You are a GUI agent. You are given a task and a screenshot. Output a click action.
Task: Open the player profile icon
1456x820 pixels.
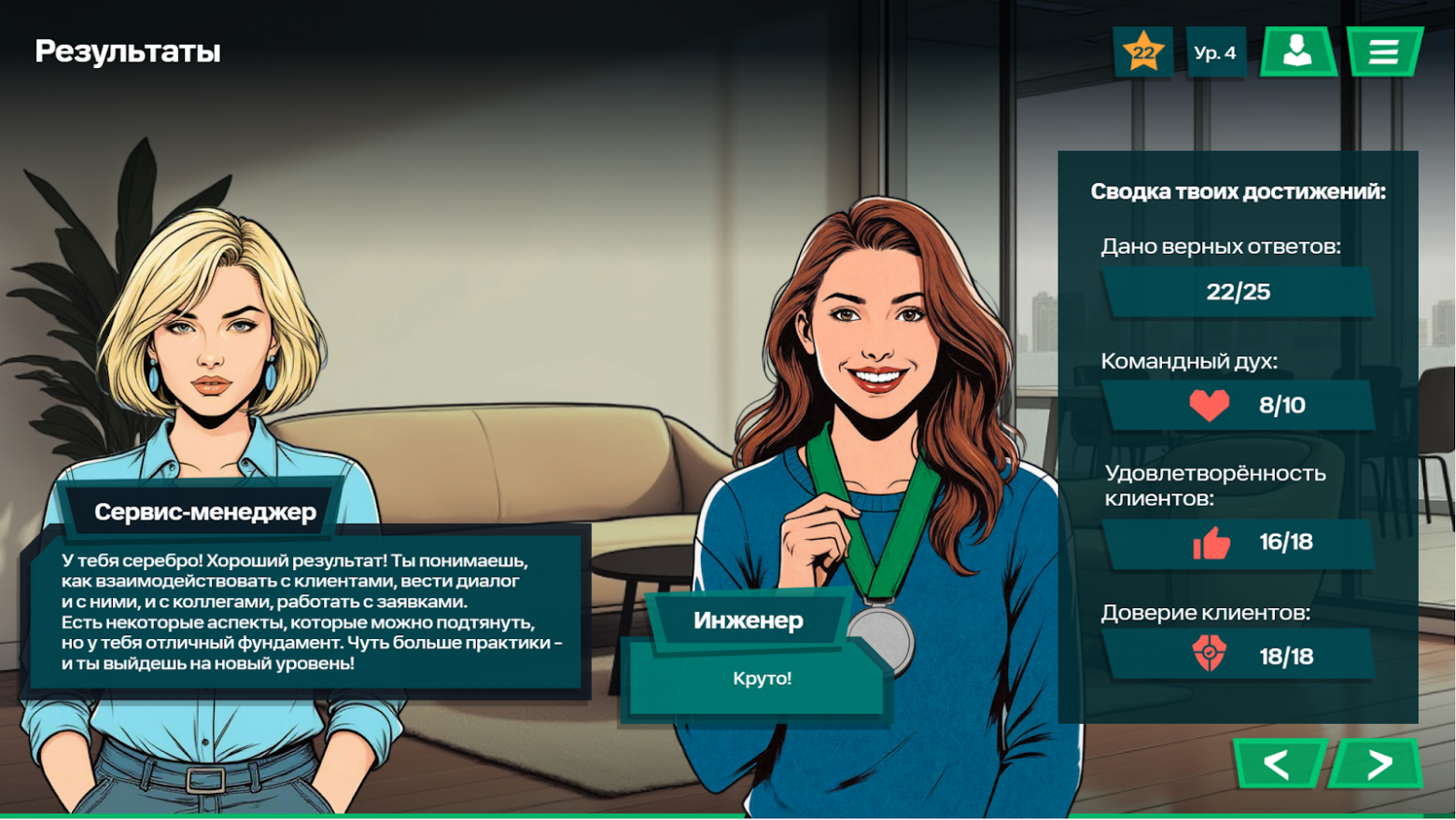(1297, 52)
